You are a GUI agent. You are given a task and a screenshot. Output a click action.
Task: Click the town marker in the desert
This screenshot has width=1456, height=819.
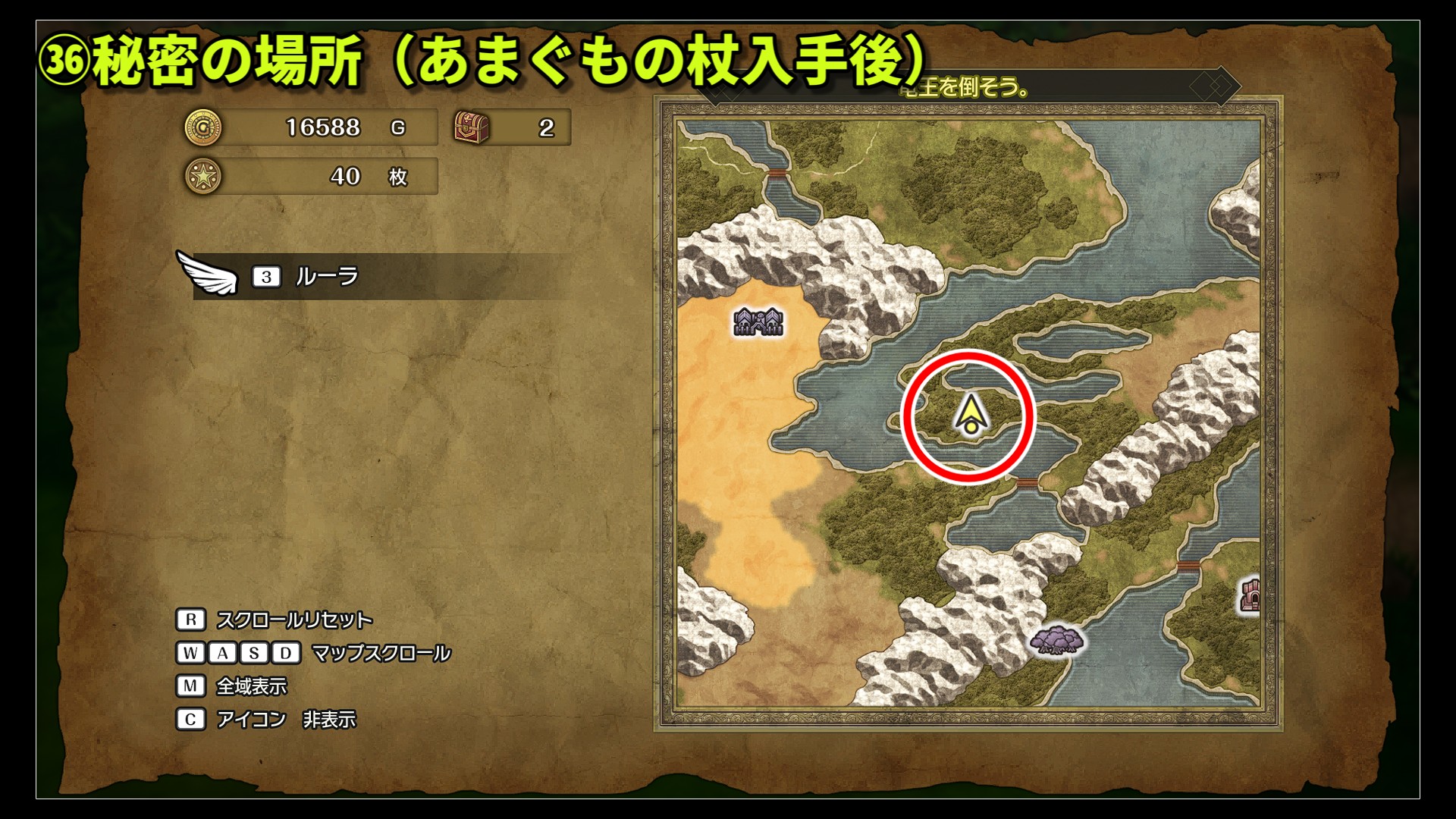(x=758, y=322)
